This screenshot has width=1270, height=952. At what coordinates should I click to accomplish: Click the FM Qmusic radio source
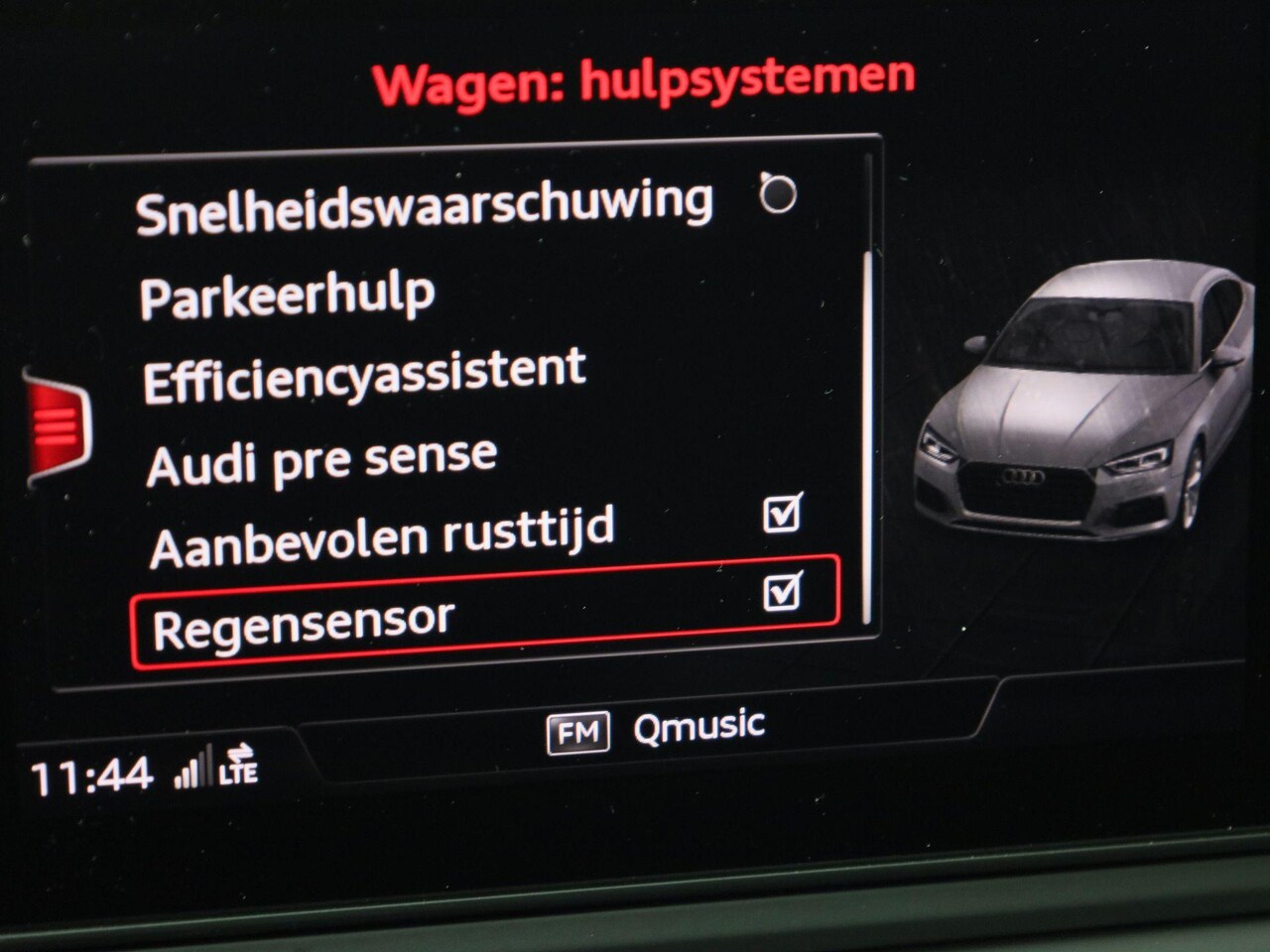[657, 731]
